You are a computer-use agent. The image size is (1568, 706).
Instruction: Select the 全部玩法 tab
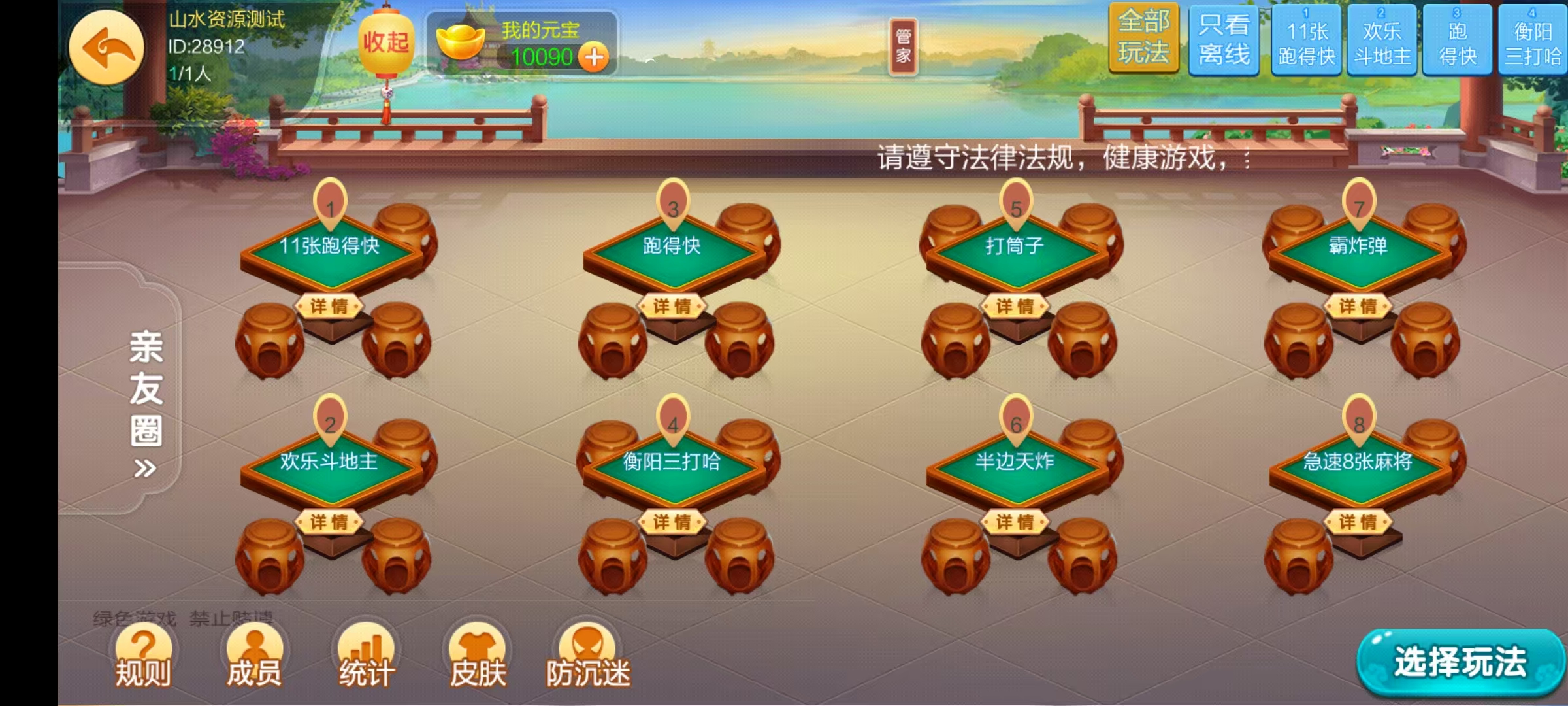pos(1145,41)
